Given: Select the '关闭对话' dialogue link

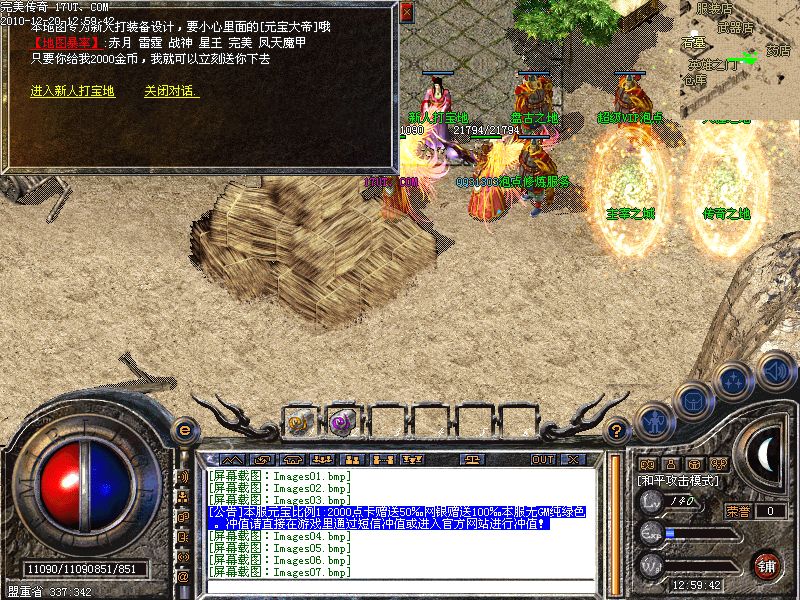Looking at the screenshot, I should (x=171, y=91).
